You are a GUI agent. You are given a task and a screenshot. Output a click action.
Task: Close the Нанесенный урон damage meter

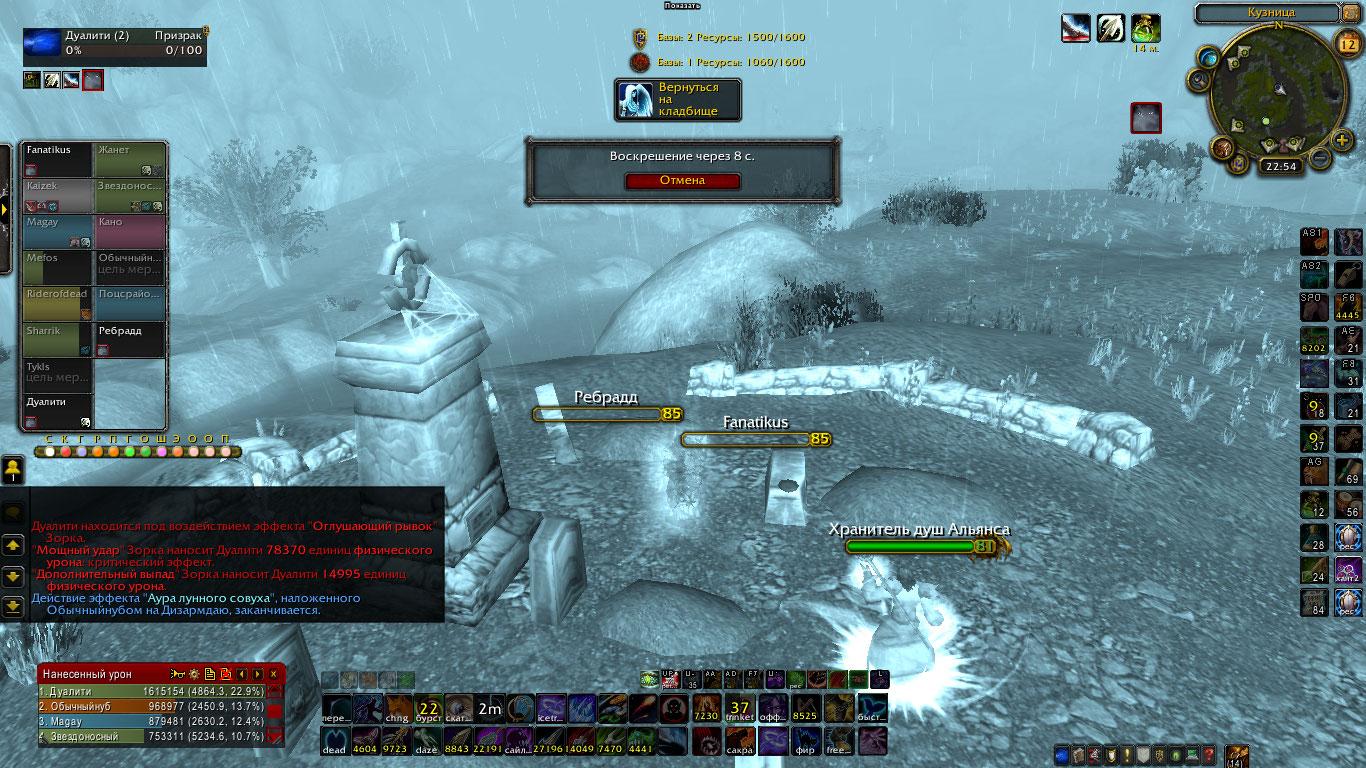click(273, 674)
